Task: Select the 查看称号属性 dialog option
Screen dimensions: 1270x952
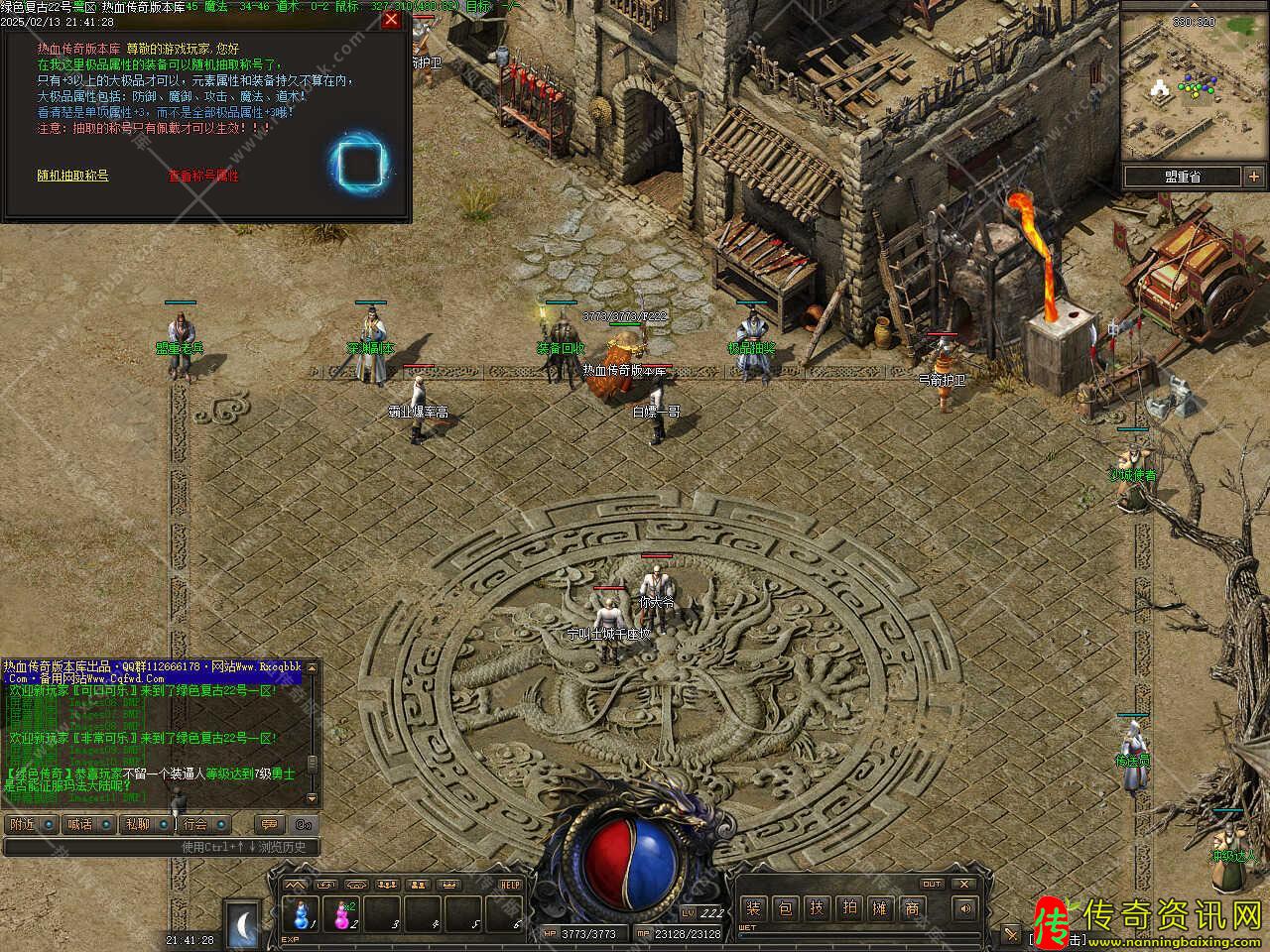Action: (203, 176)
